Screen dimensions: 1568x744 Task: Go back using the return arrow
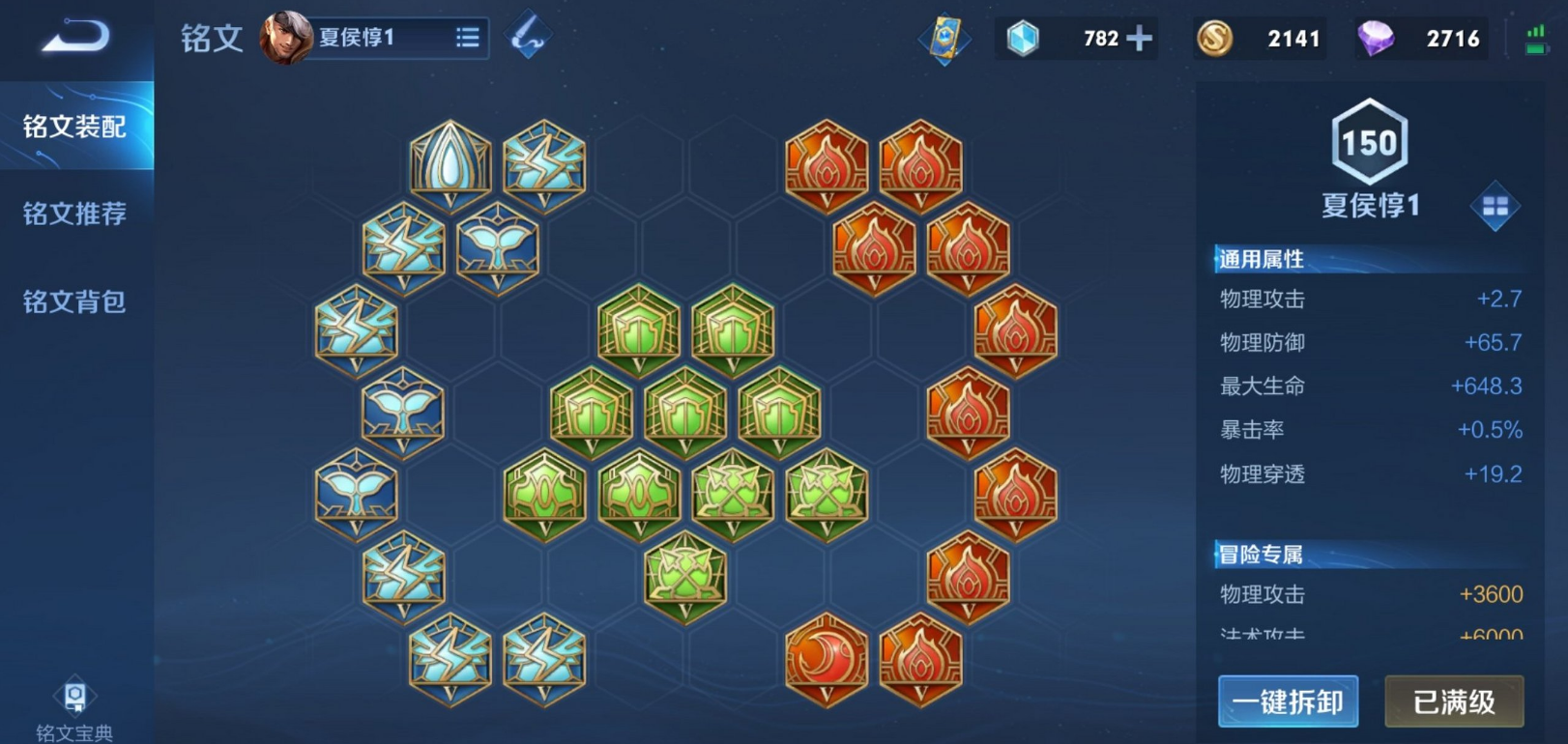click(x=75, y=37)
